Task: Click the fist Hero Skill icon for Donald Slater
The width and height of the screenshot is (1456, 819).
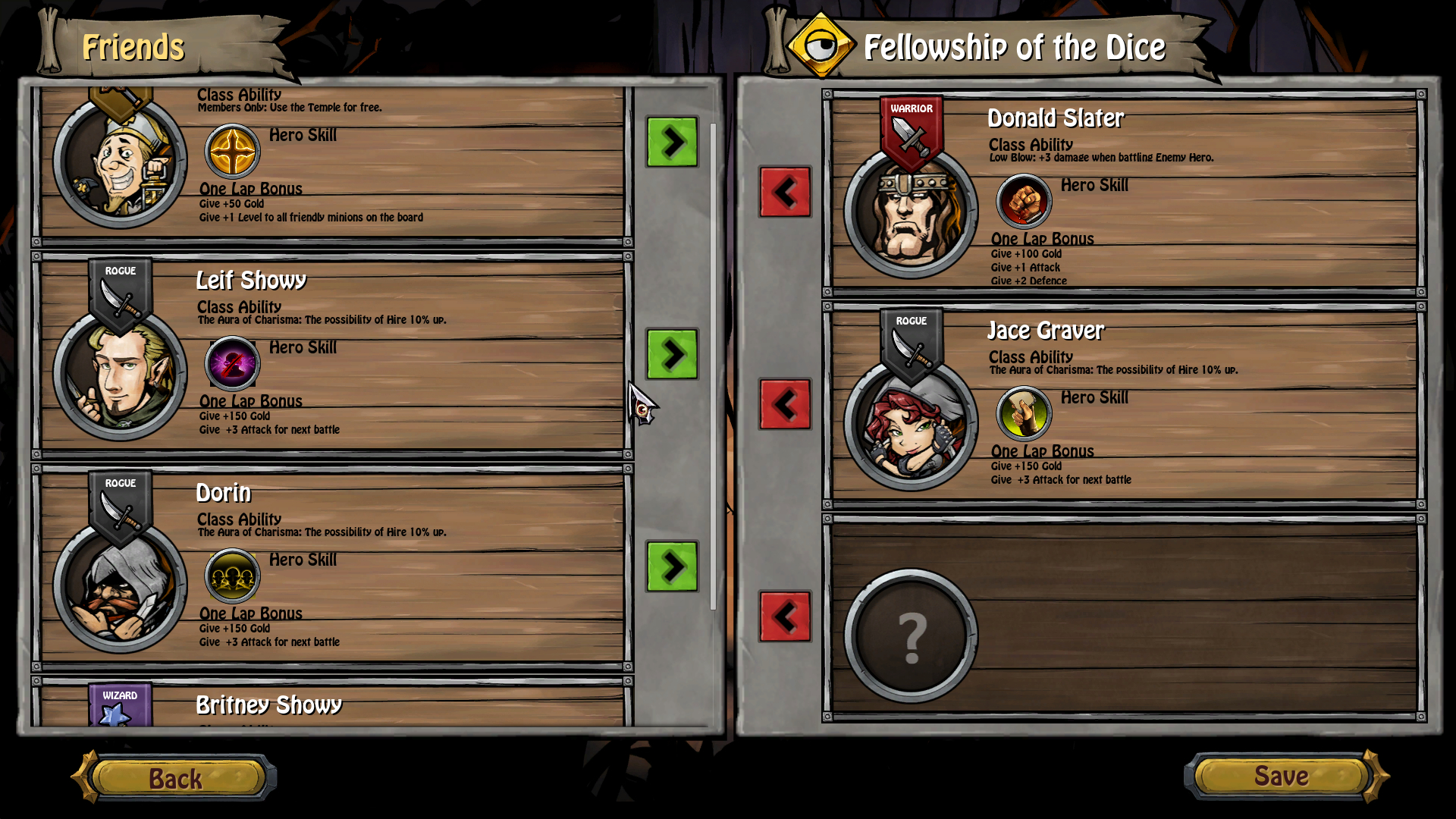Action: click(x=1024, y=199)
